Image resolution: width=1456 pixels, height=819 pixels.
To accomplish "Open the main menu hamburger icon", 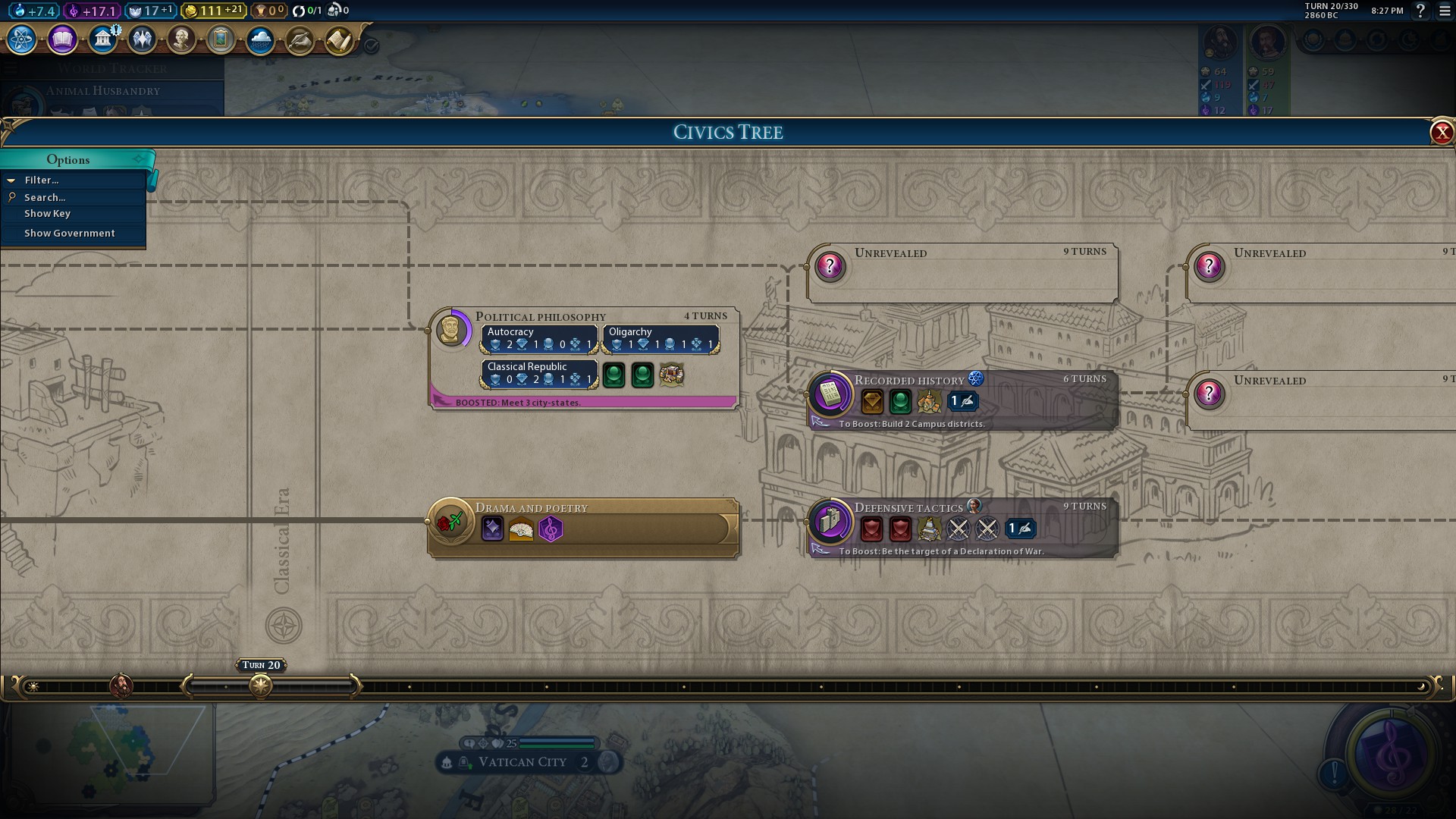I will (1445, 11).
